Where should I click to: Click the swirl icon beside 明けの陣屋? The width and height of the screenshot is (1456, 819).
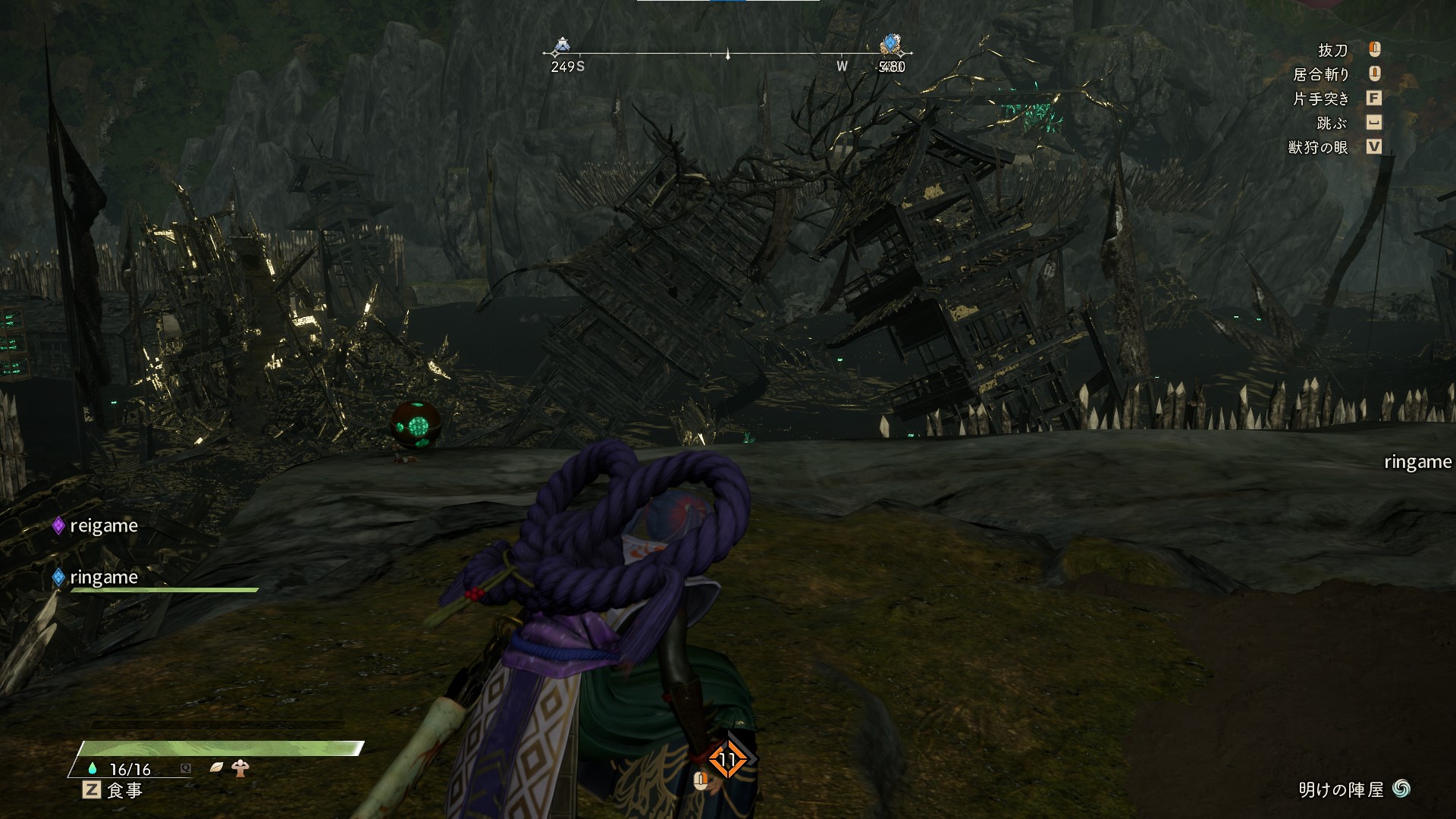tap(1401, 789)
